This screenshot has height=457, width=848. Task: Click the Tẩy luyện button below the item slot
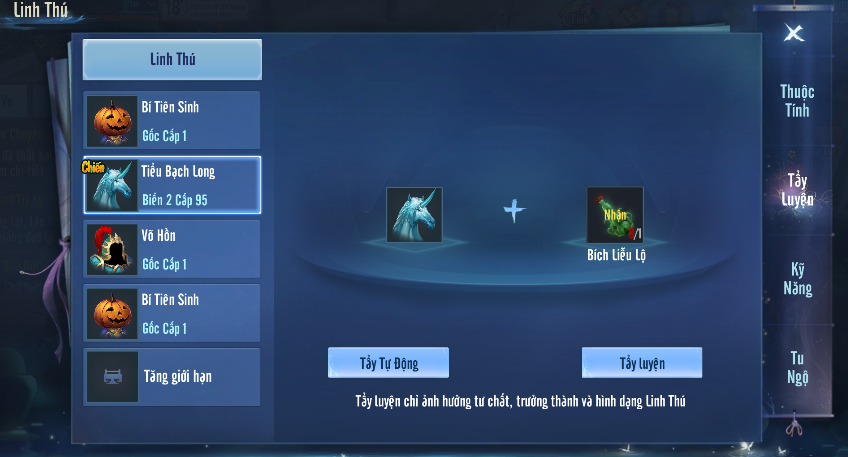point(642,362)
